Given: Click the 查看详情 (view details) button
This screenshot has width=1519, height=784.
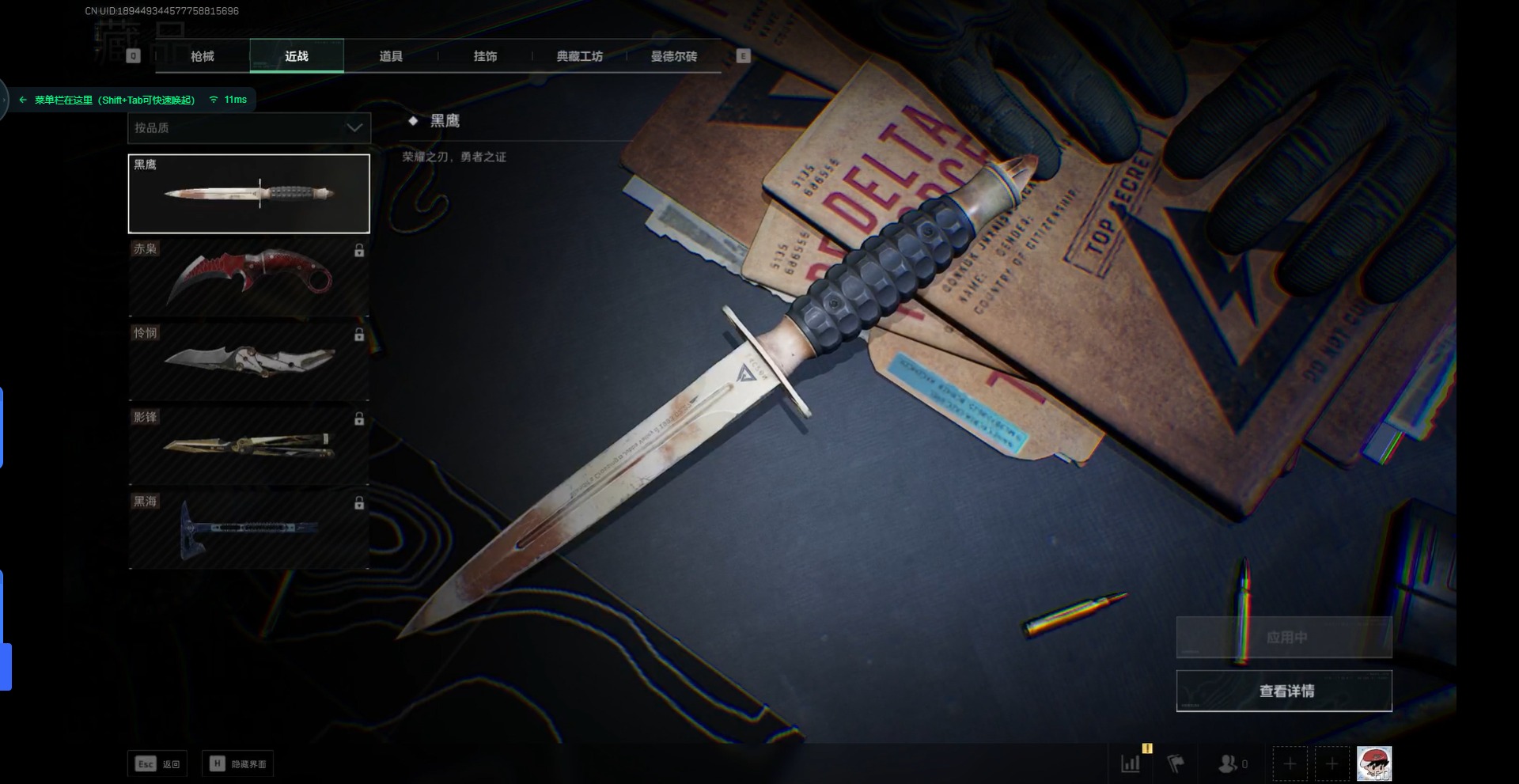Looking at the screenshot, I should click(1284, 691).
